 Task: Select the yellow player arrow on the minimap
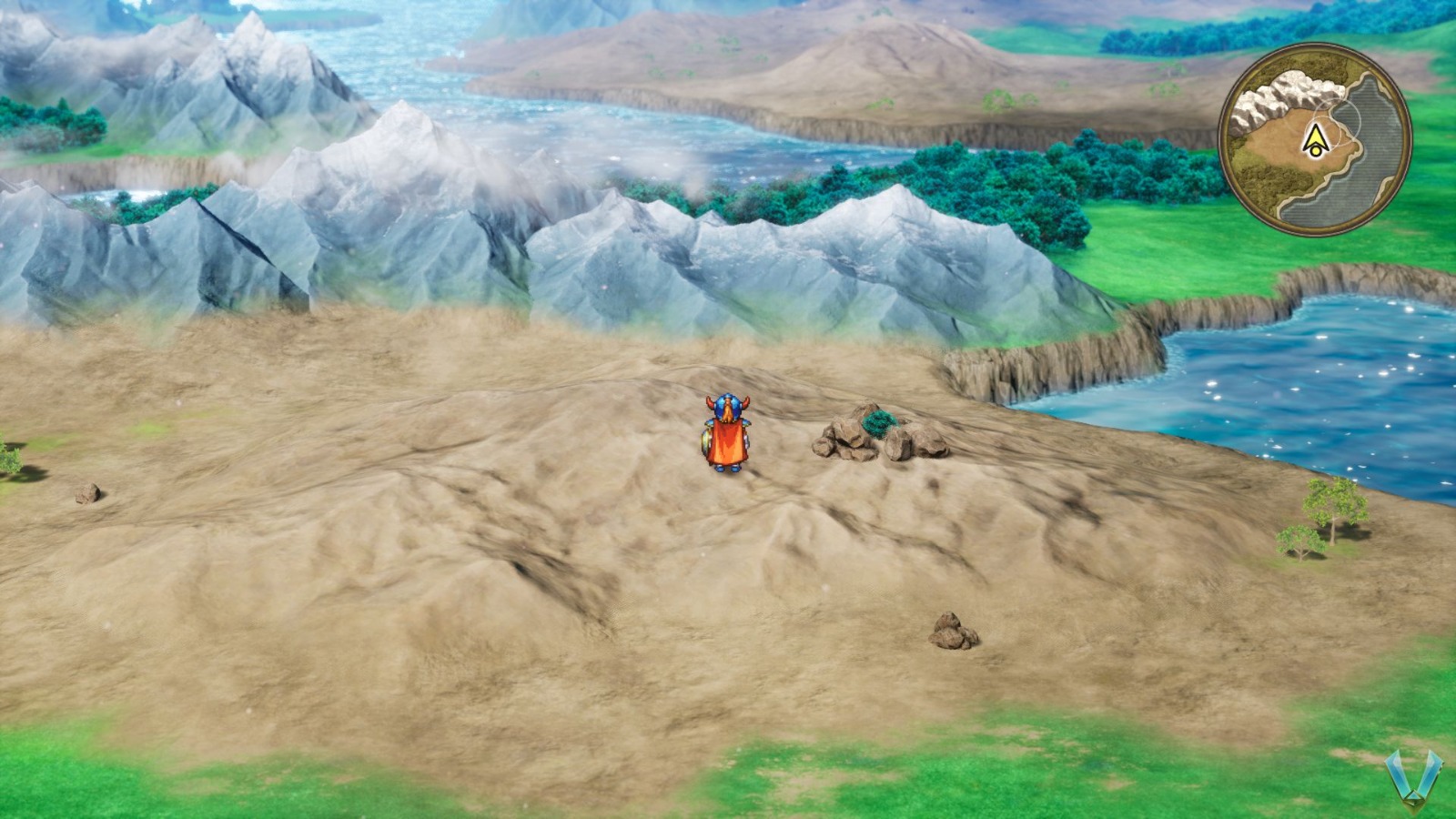pos(1317,138)
